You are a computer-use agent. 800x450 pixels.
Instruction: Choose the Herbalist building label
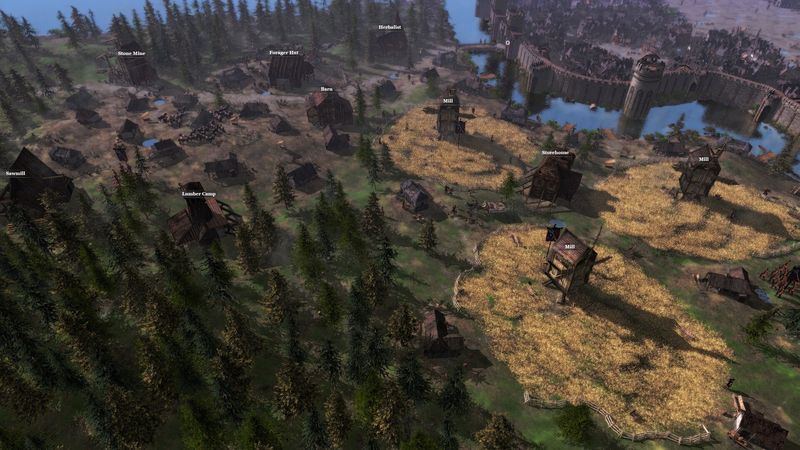point(390,28)
